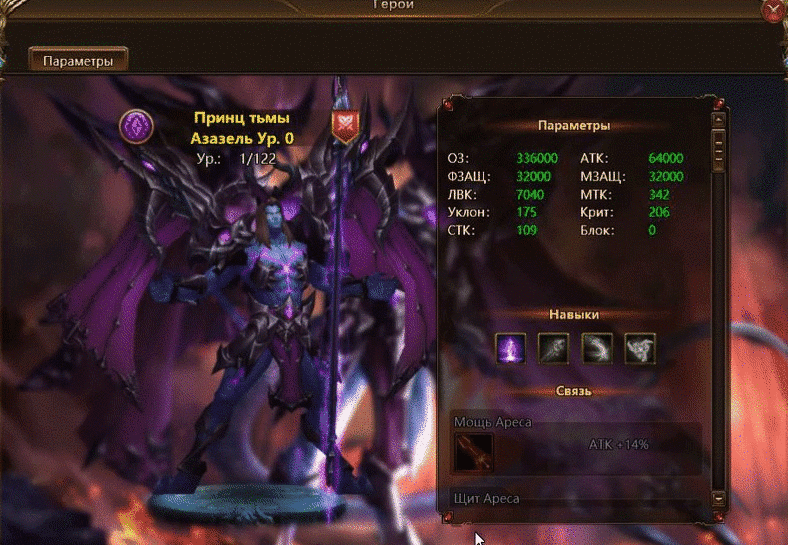The image size is (788, 545).
Task: Click the parameters panel scrollbar handle
Action: click(x=718, y=148)
